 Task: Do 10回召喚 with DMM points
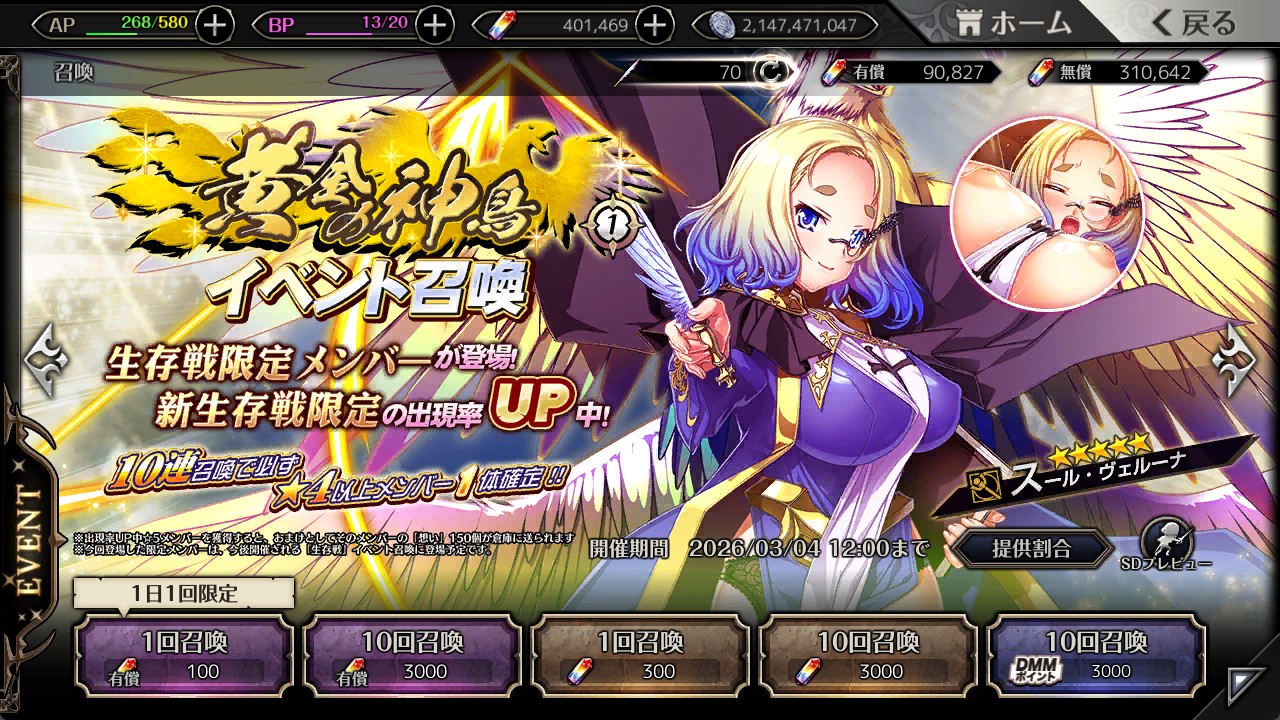point(1096,655)
